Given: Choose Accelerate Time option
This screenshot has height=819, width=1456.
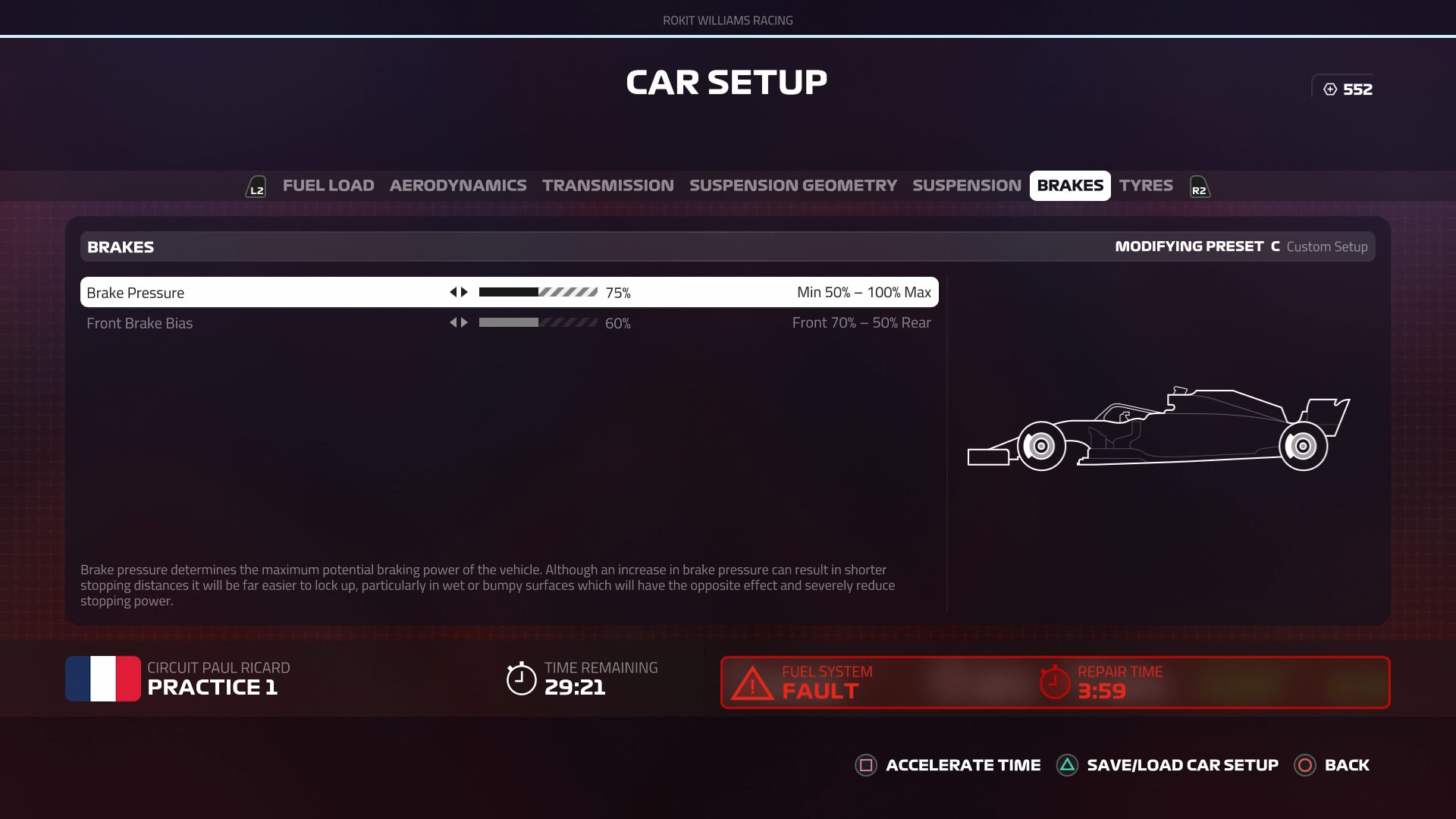Looking at the screenshot, I should point(948,765).
